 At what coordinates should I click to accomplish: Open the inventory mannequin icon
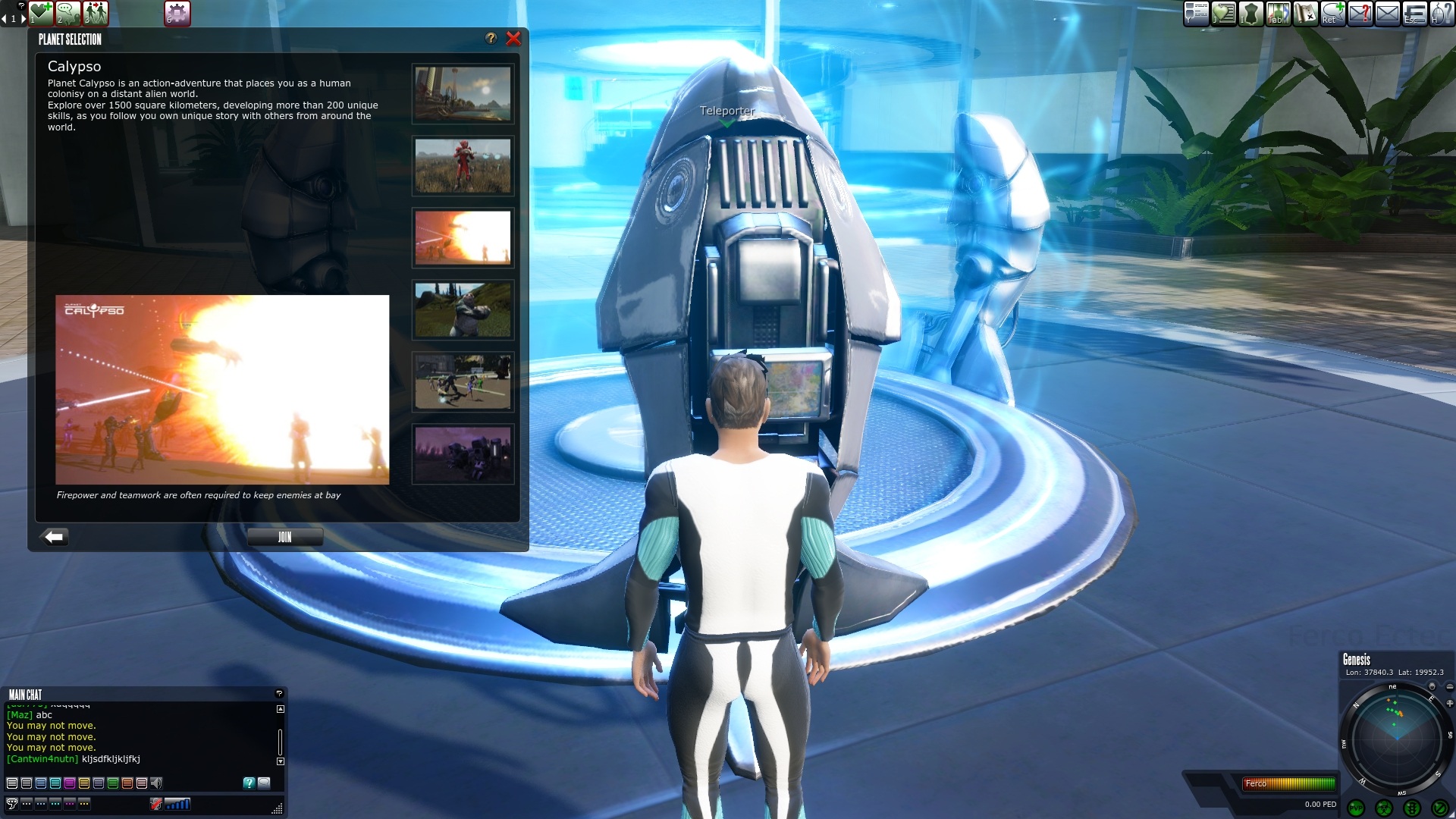point(1250,13)
